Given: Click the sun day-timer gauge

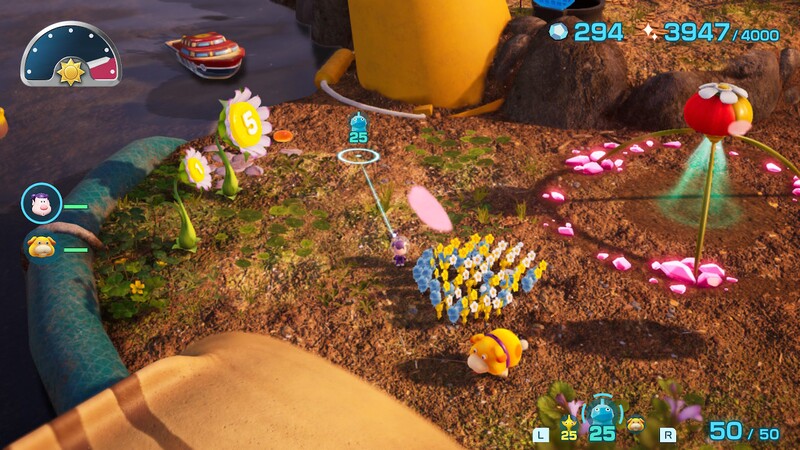Looking at the screenshot, I should tap(70, 56).
